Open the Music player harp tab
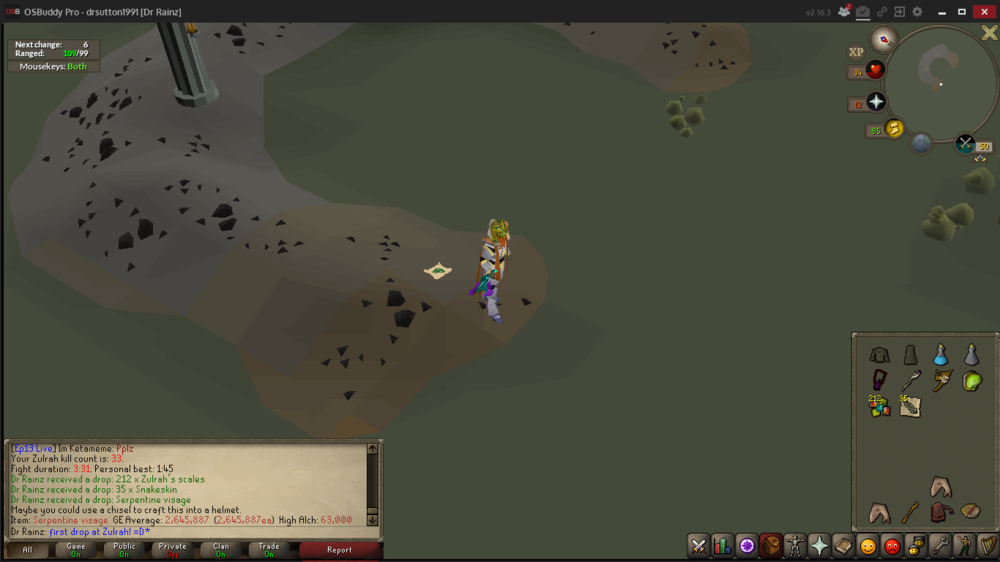The width and height of the screenshot is (1000, 562). point(988,546)
